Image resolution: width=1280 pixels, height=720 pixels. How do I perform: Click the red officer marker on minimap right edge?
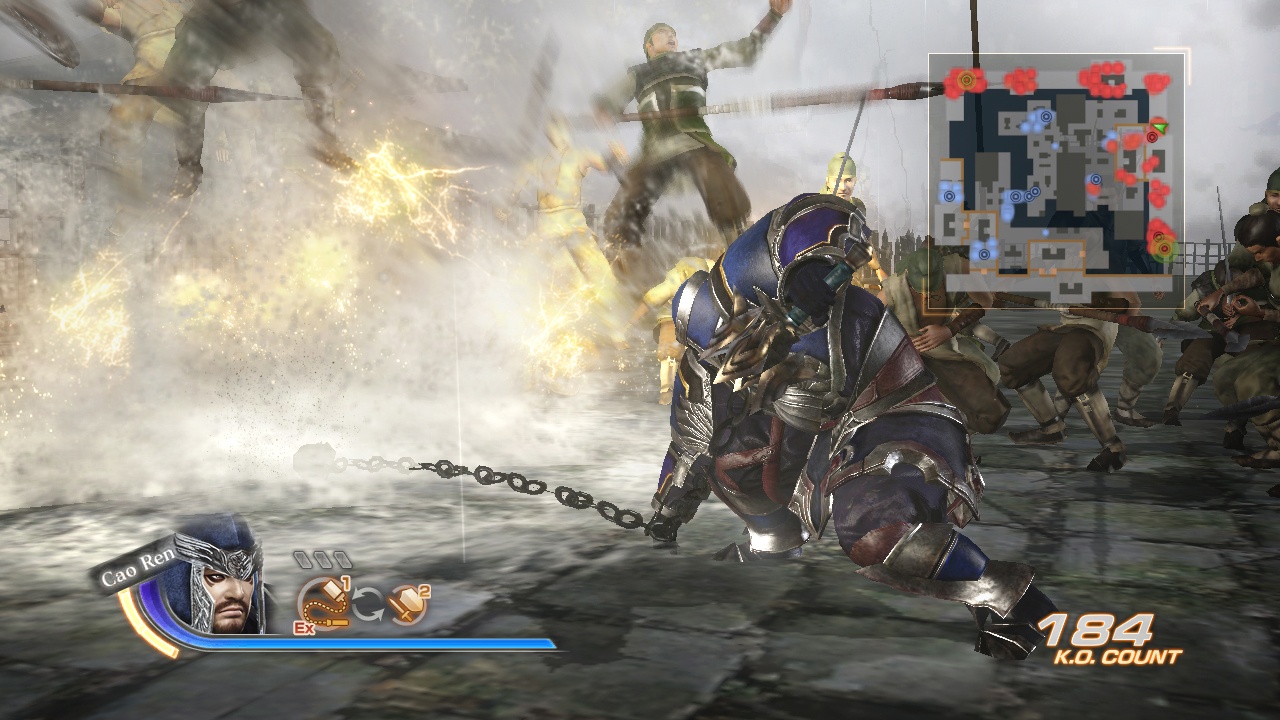coord(1152,138)
